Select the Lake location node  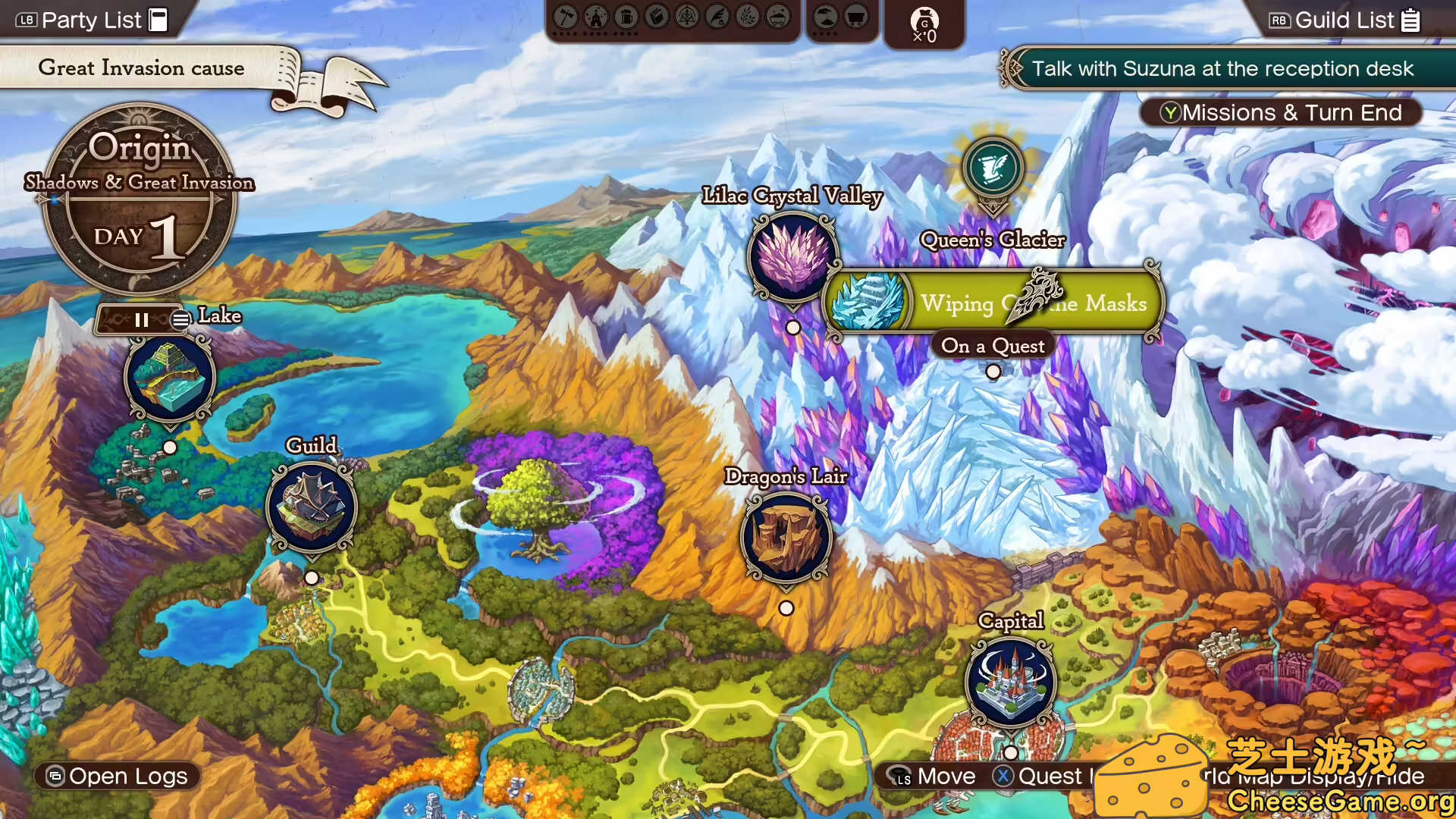pyautogui.click(x=170, y=377)
